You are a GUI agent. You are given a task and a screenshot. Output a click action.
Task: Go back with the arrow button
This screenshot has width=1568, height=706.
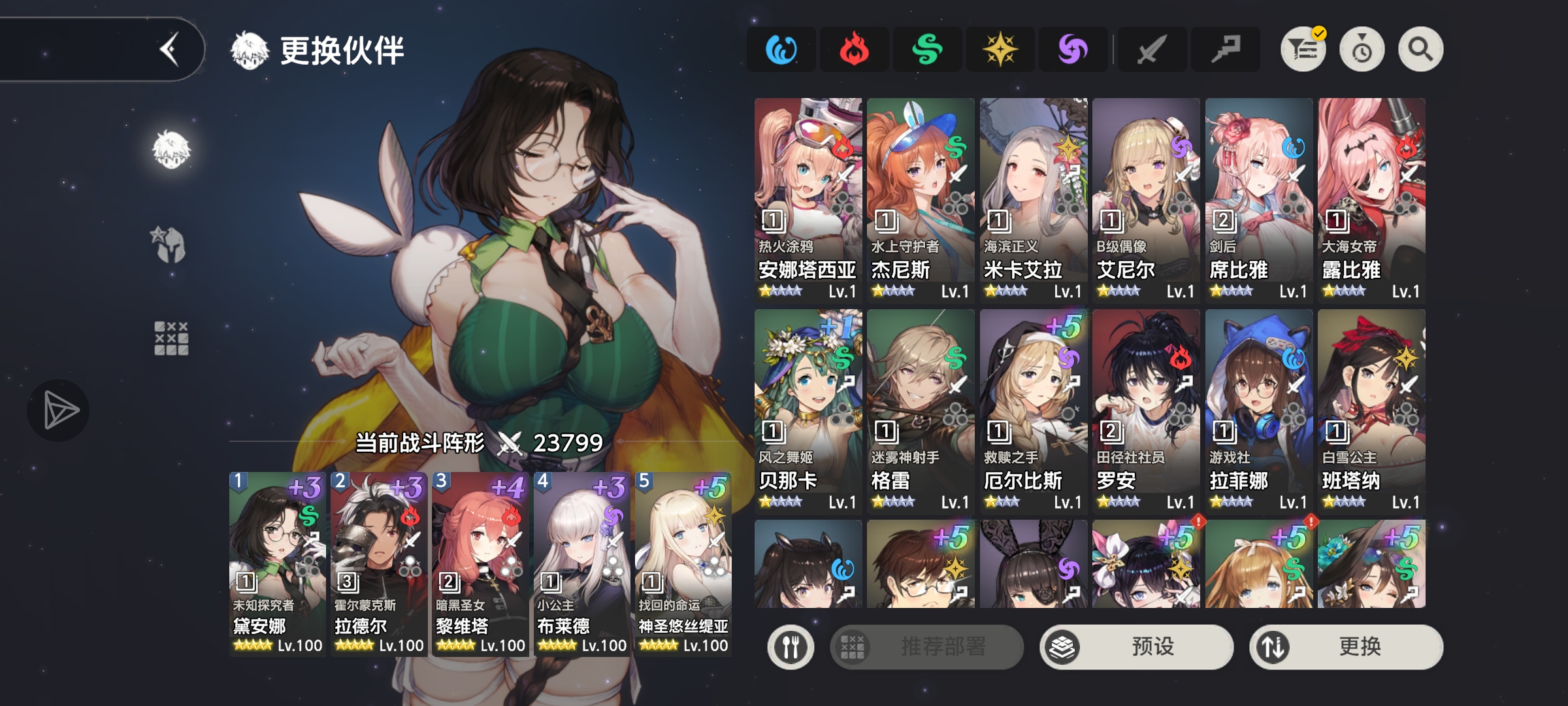pyautogui.click(x=170, y=50)
